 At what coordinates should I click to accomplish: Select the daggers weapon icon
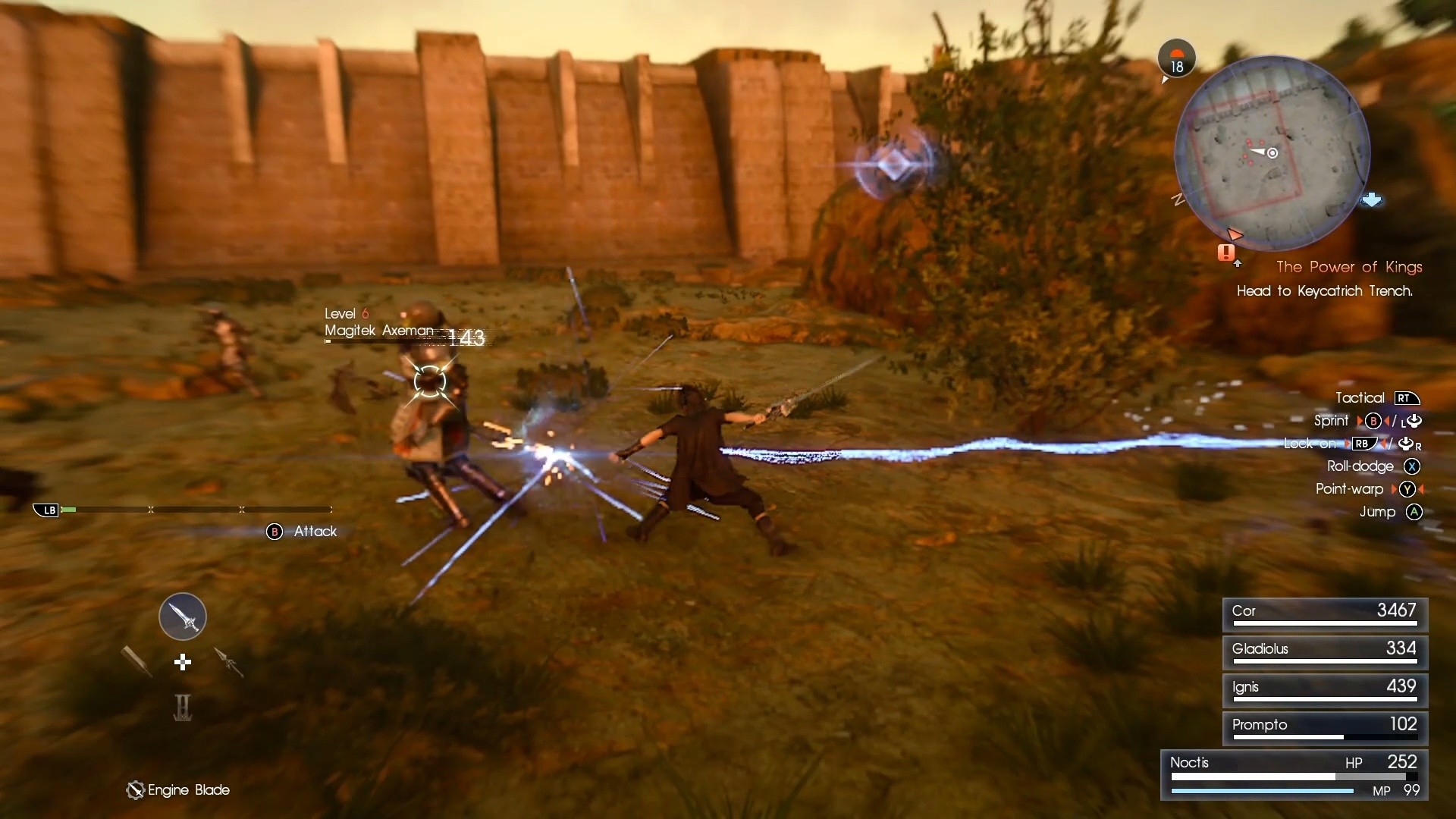point(229,663)
